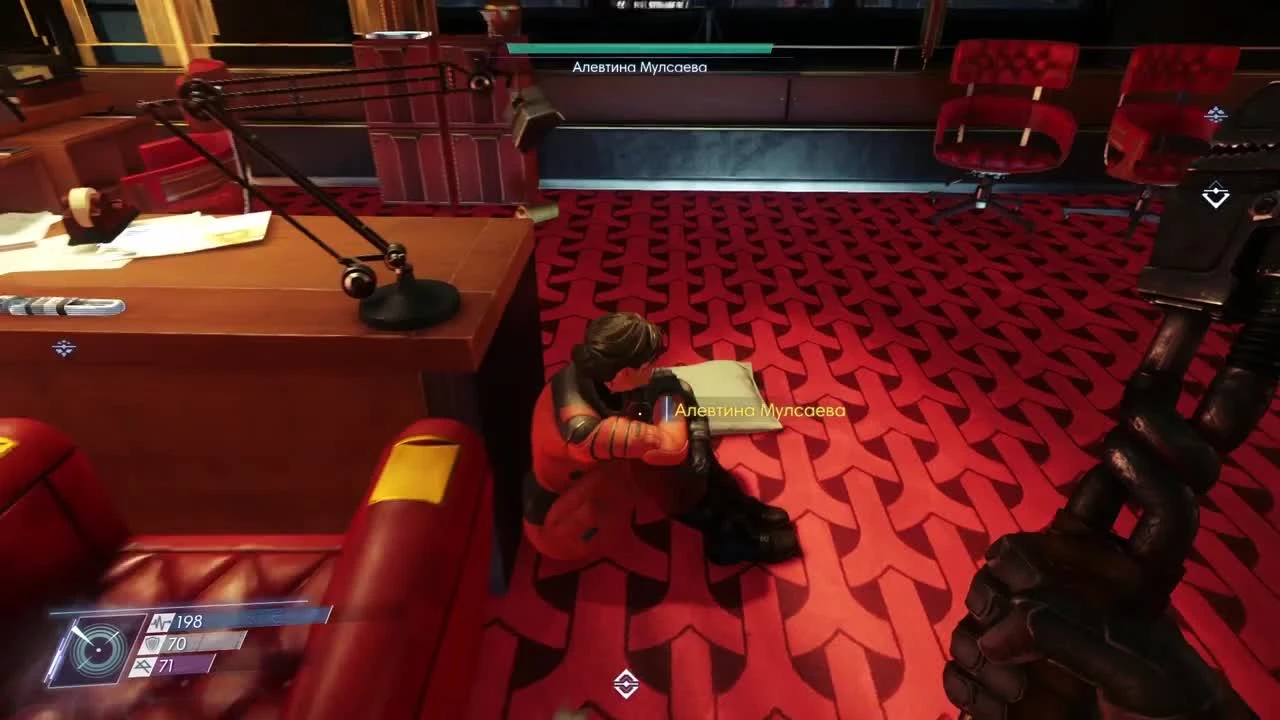Screen dimensions: 1280x720
Task: Click the objective marker on the desk
Action: click(65, 348)
